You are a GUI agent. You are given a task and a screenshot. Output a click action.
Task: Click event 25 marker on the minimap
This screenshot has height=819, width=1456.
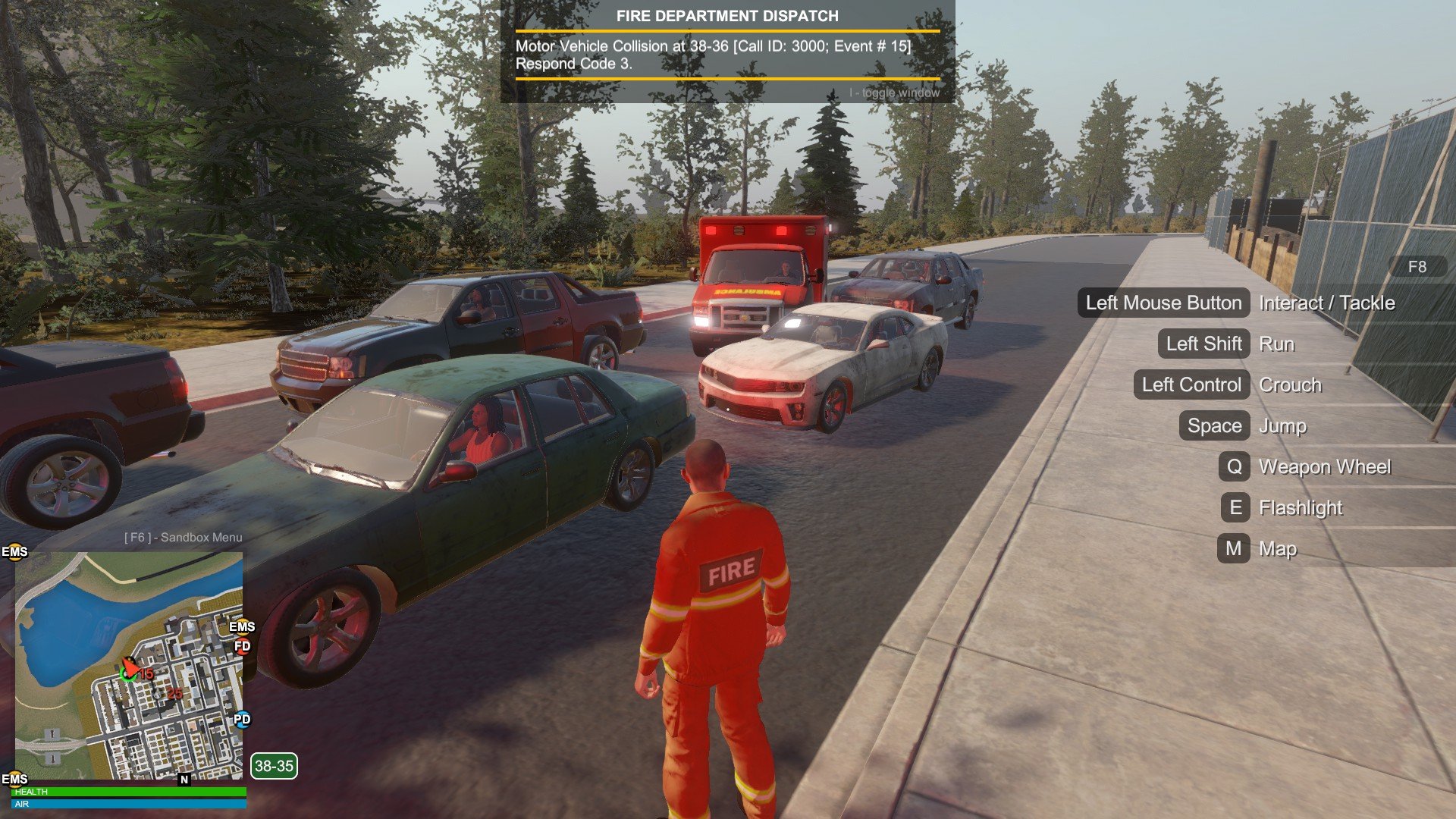174,693
